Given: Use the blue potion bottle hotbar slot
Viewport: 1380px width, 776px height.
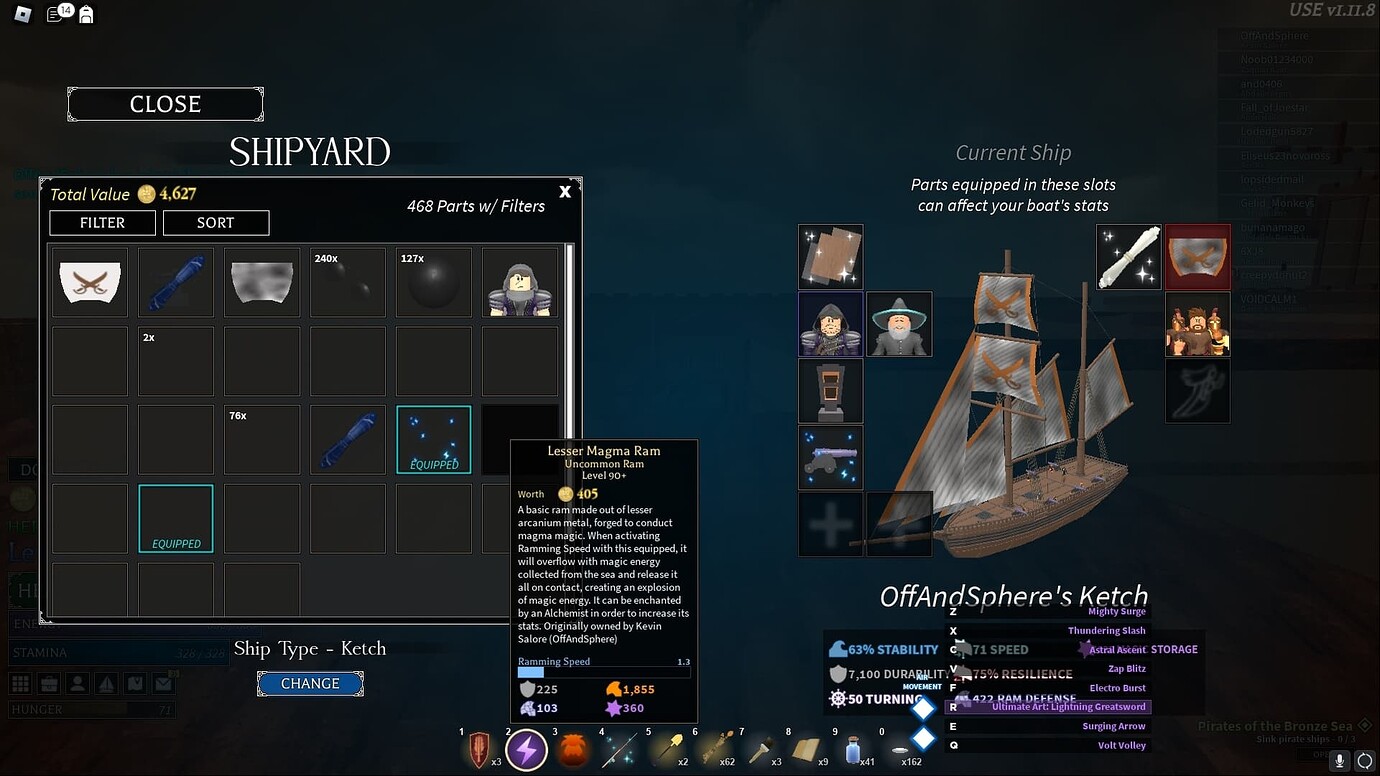Looking at the screenshot, I should pos(852,749).
